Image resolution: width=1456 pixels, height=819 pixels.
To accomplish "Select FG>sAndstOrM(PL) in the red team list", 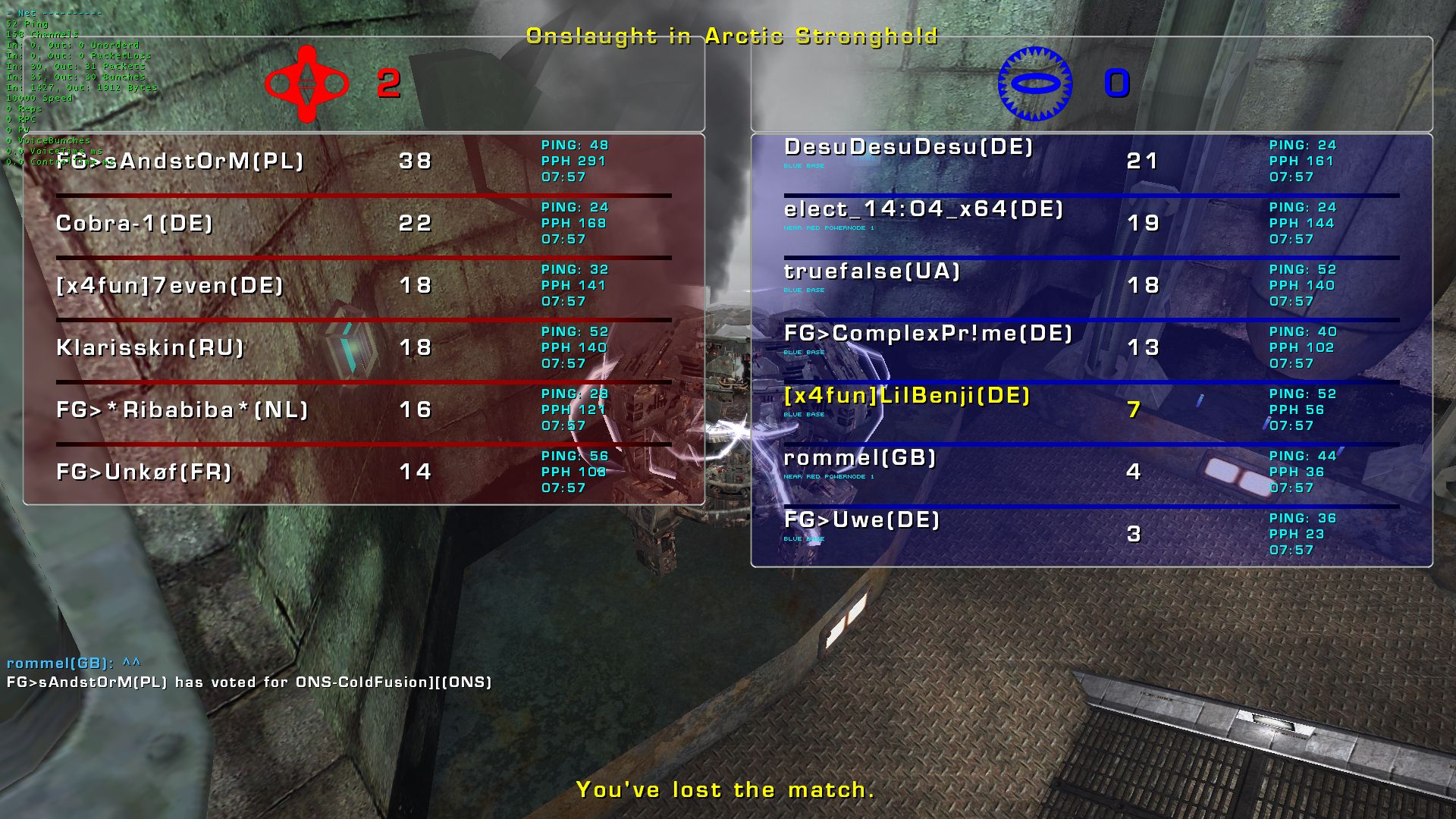I will (x=180, y=162).
